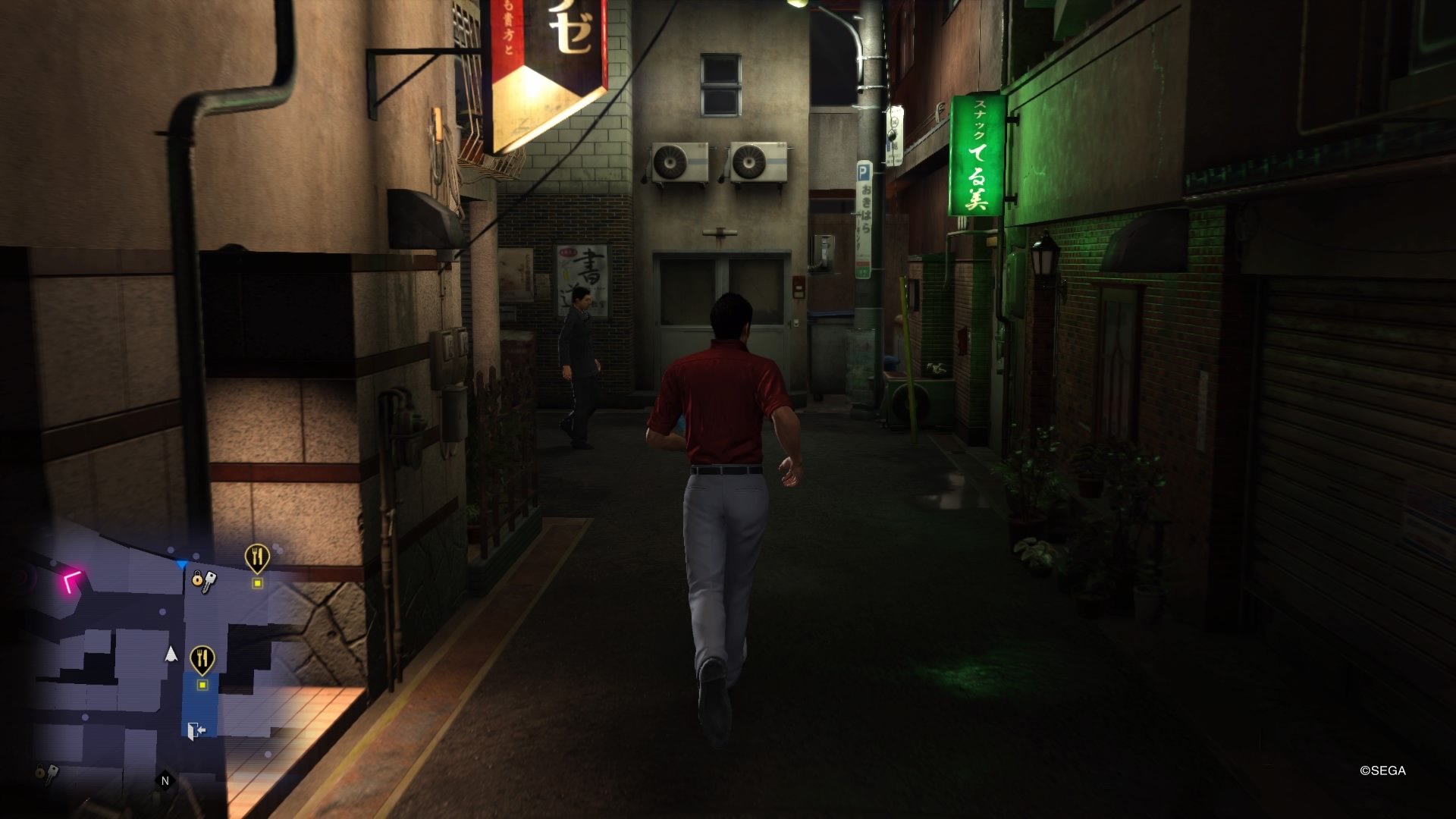Select the white player arrow on the minimap
1456x819 pixels.
(171, 654)
